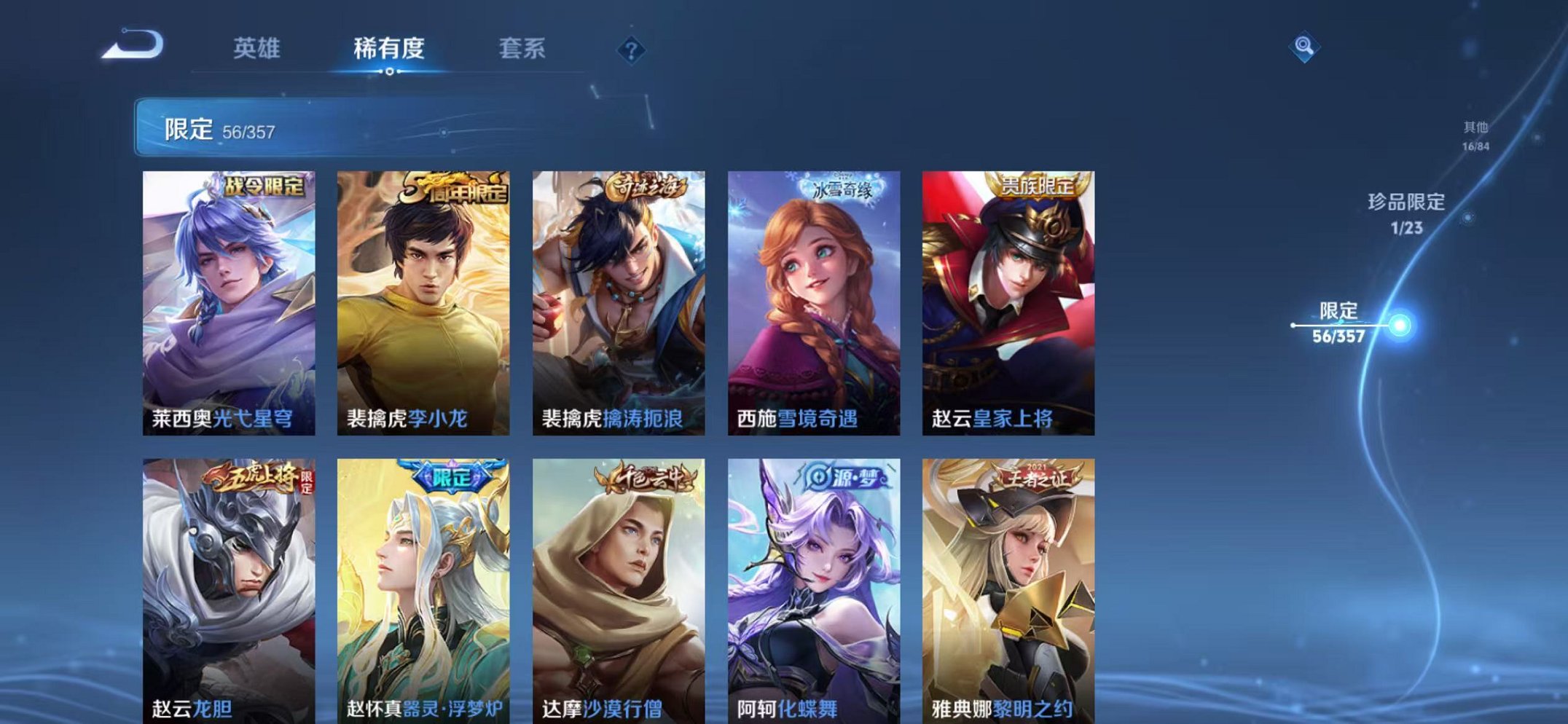
Task: Click the 冰雪奇缘 badge on 西施 card
Action: coord(841,187)
